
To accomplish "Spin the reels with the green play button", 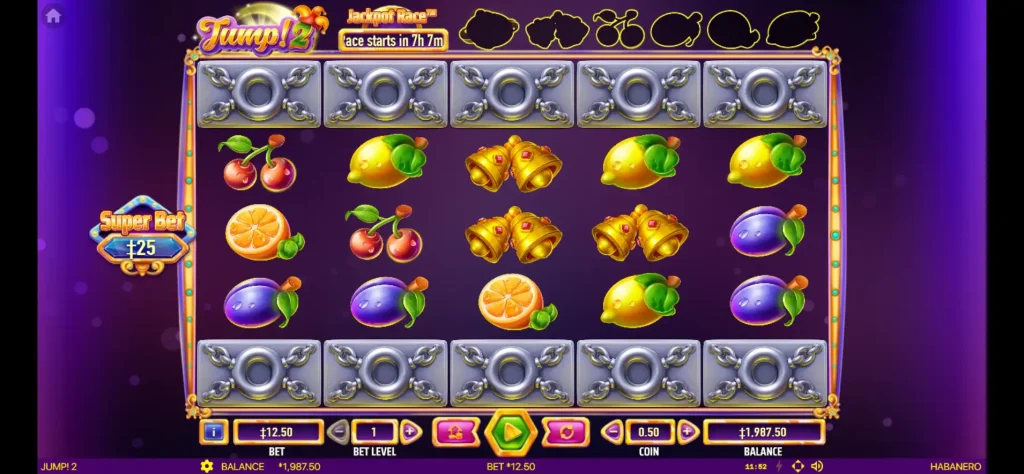I will tap(510, 433).
